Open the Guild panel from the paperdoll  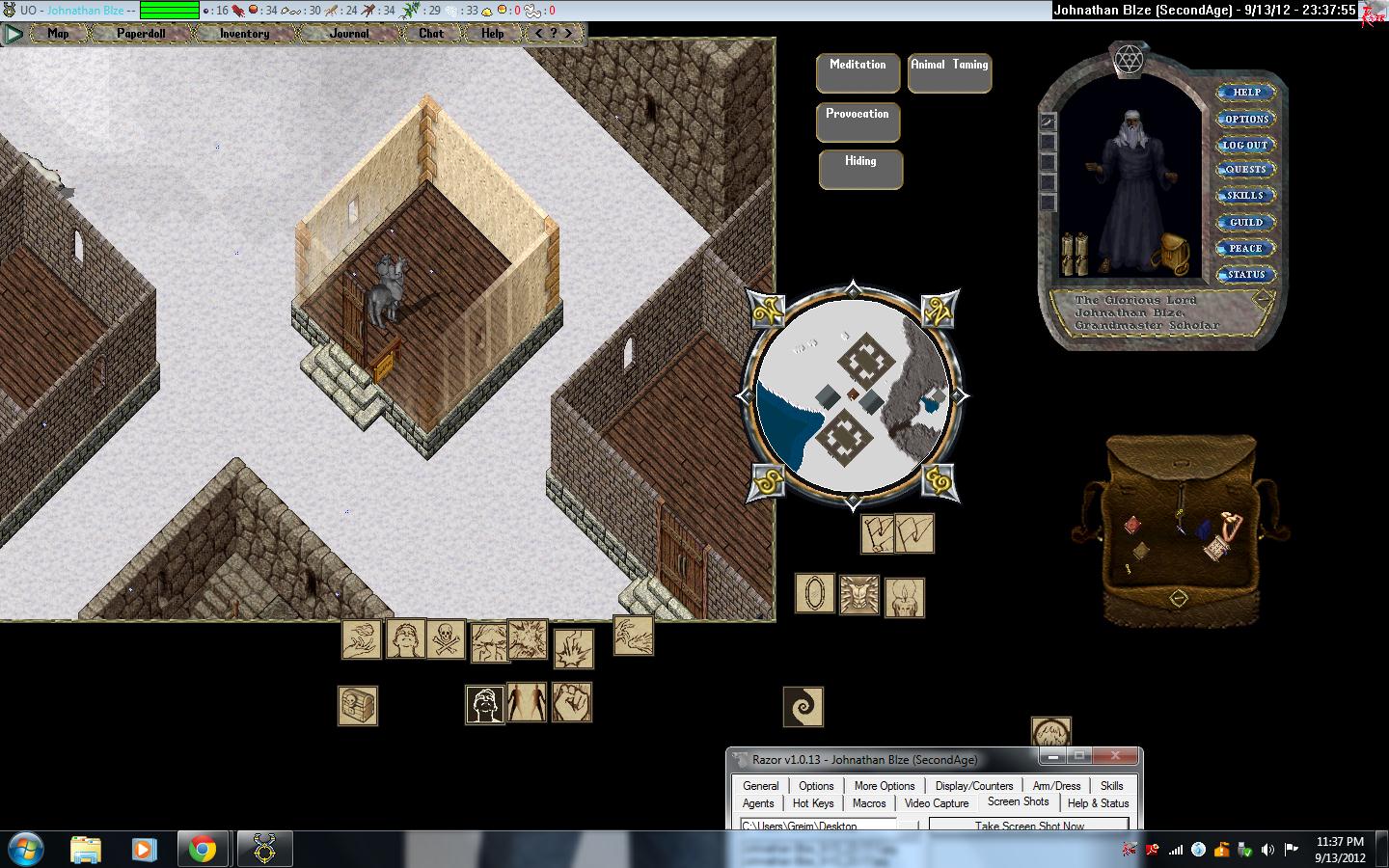tap(1245, 222)
